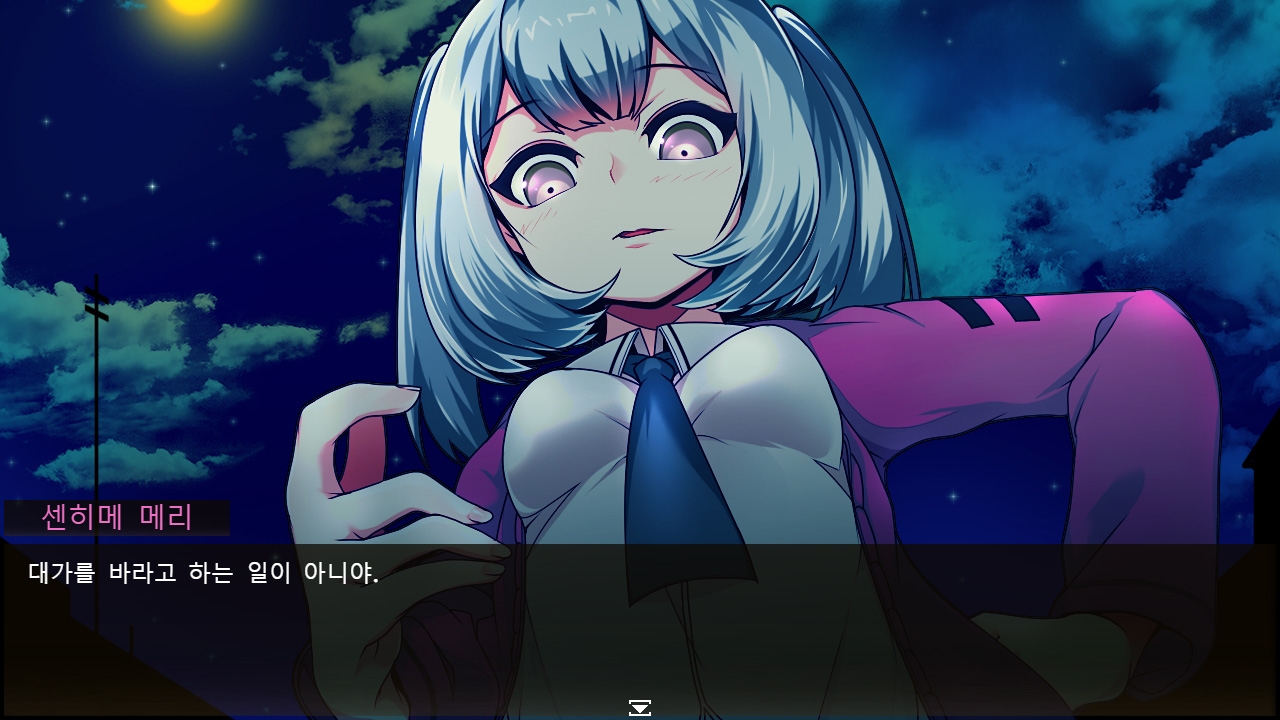Screen dimensions: 1280x720
Task: Click the dialogue advance arrow indicator
Action: point(640,708)
